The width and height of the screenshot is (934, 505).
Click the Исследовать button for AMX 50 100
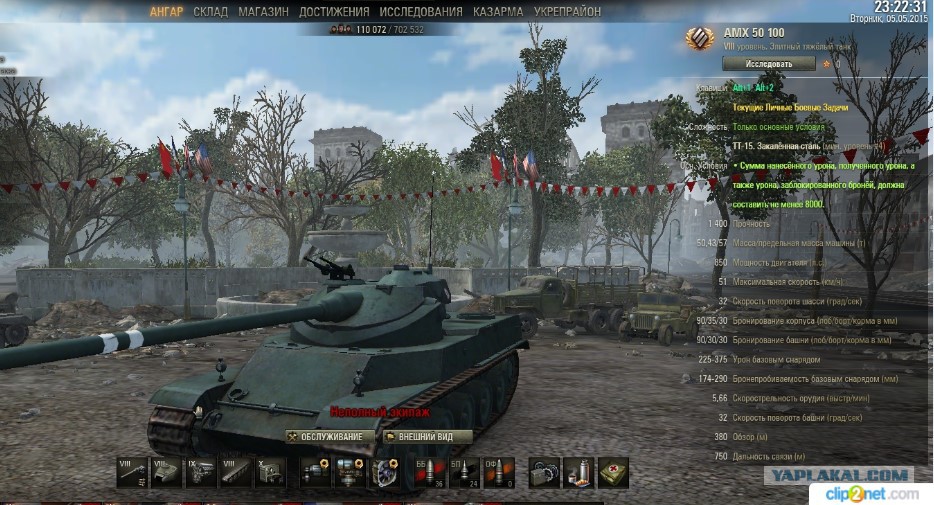tap(768, 63)
